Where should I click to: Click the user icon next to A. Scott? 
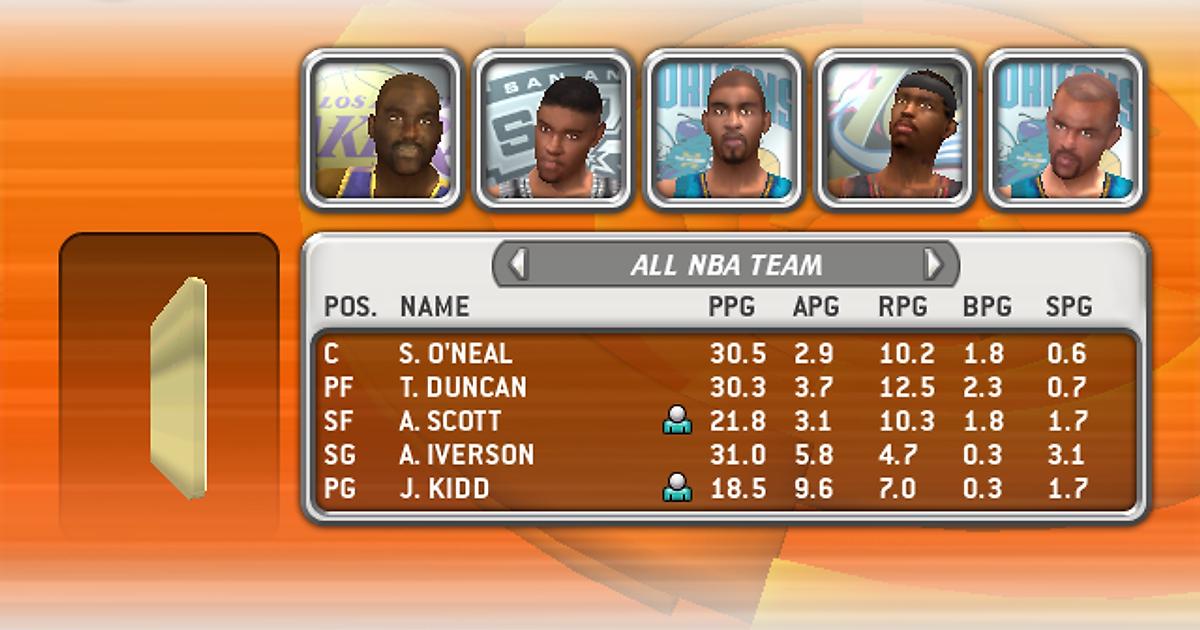[x=677, y=422]
